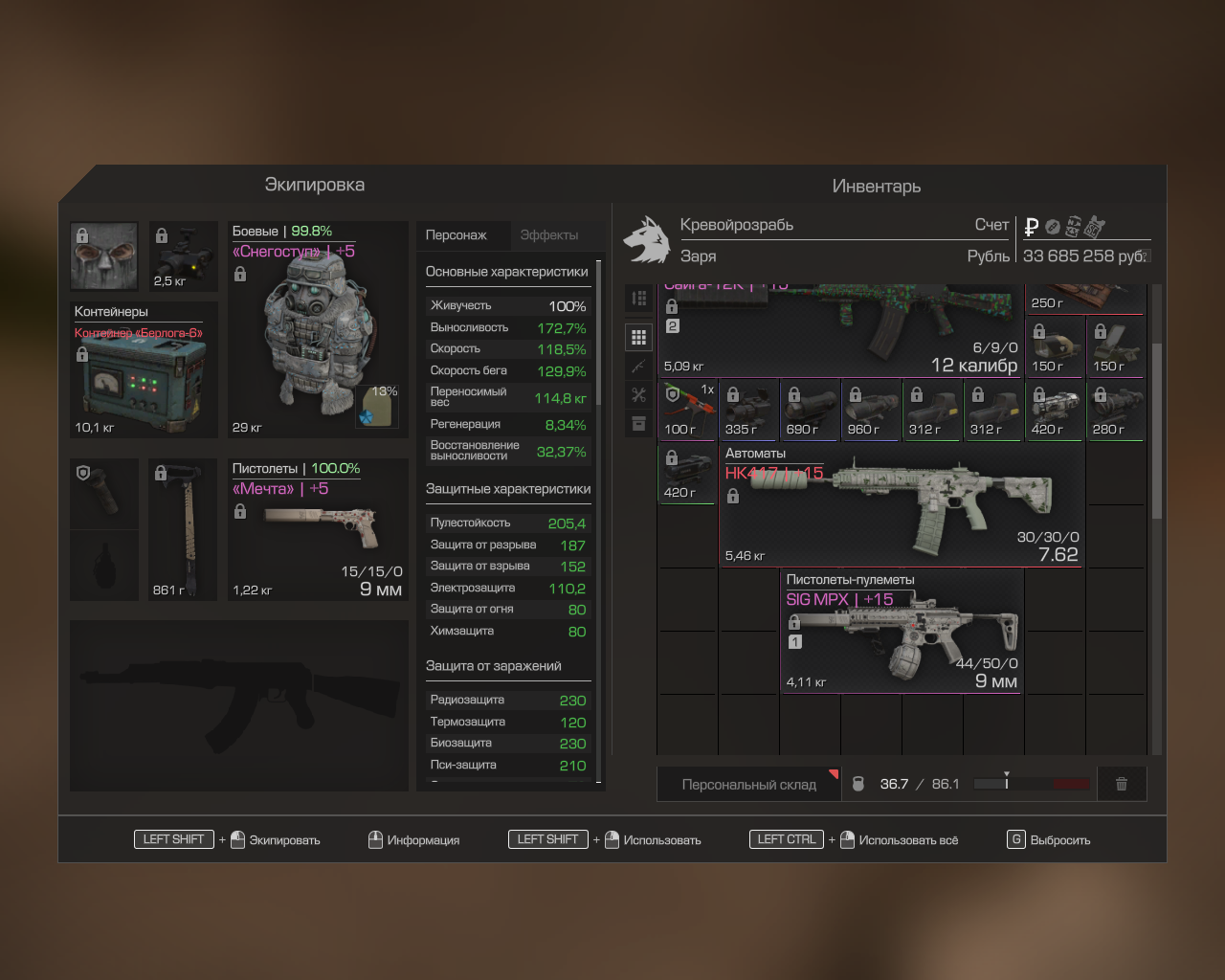This screenshot has height=980, width=1225.
Task: Select the SIG MPX submachine gun
Action: pos(900,632)
